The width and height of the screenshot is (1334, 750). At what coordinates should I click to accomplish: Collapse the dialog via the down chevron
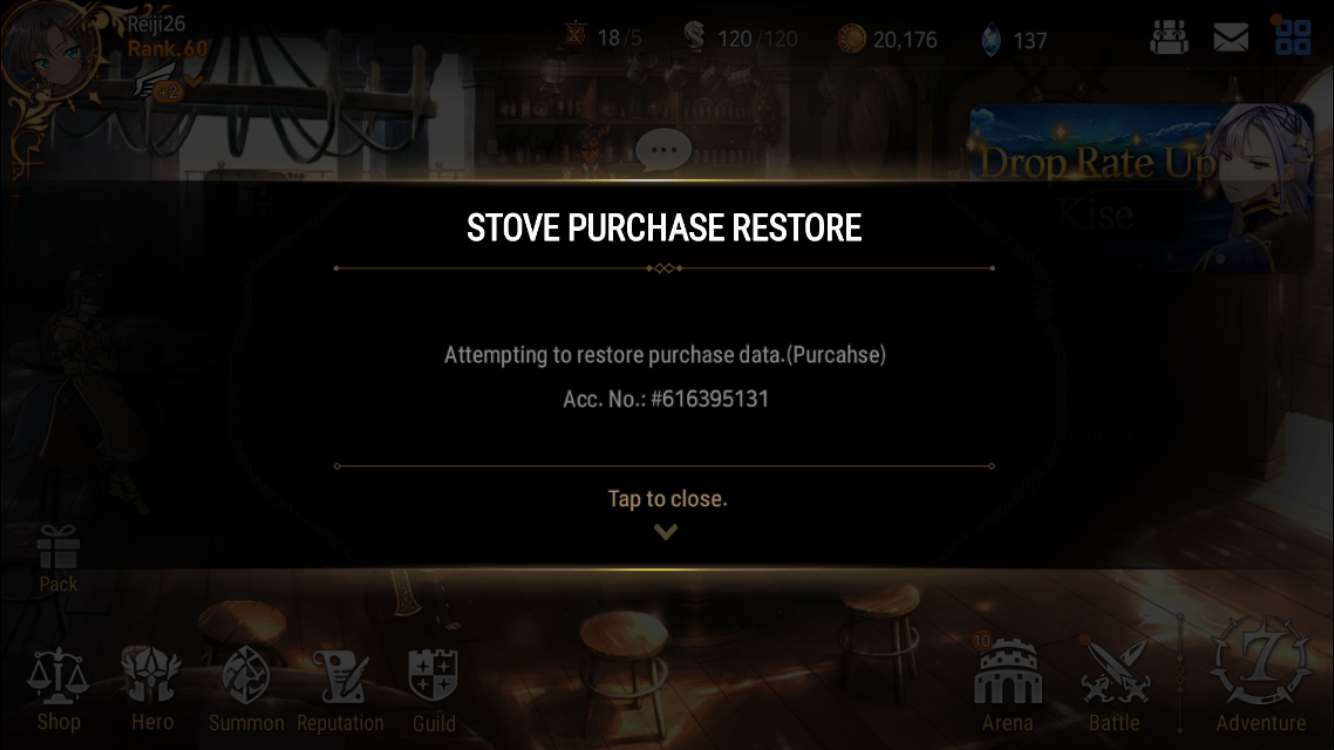[x=665, y=530]
